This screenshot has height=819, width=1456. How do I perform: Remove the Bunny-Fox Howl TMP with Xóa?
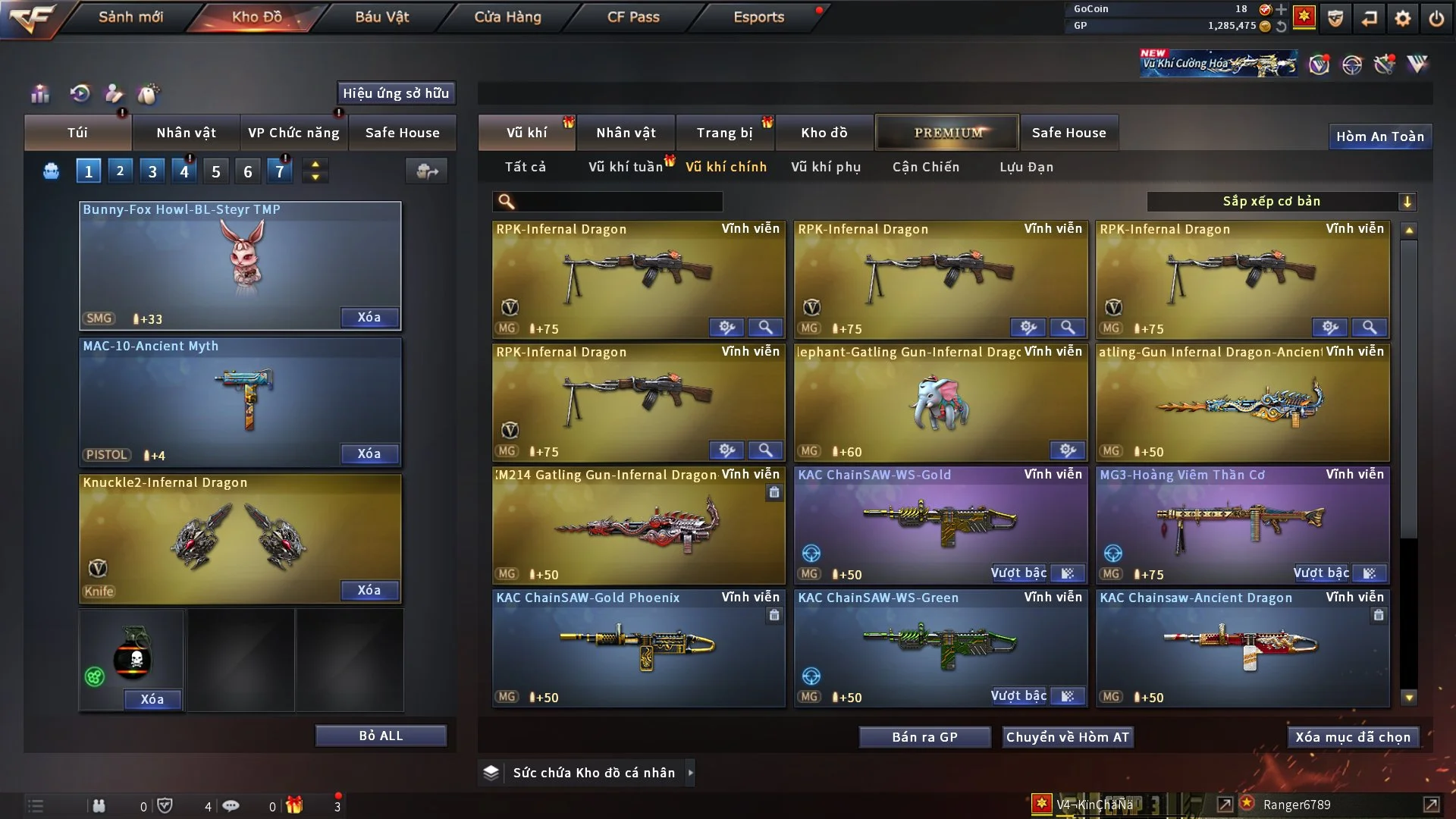pos(369,318)
